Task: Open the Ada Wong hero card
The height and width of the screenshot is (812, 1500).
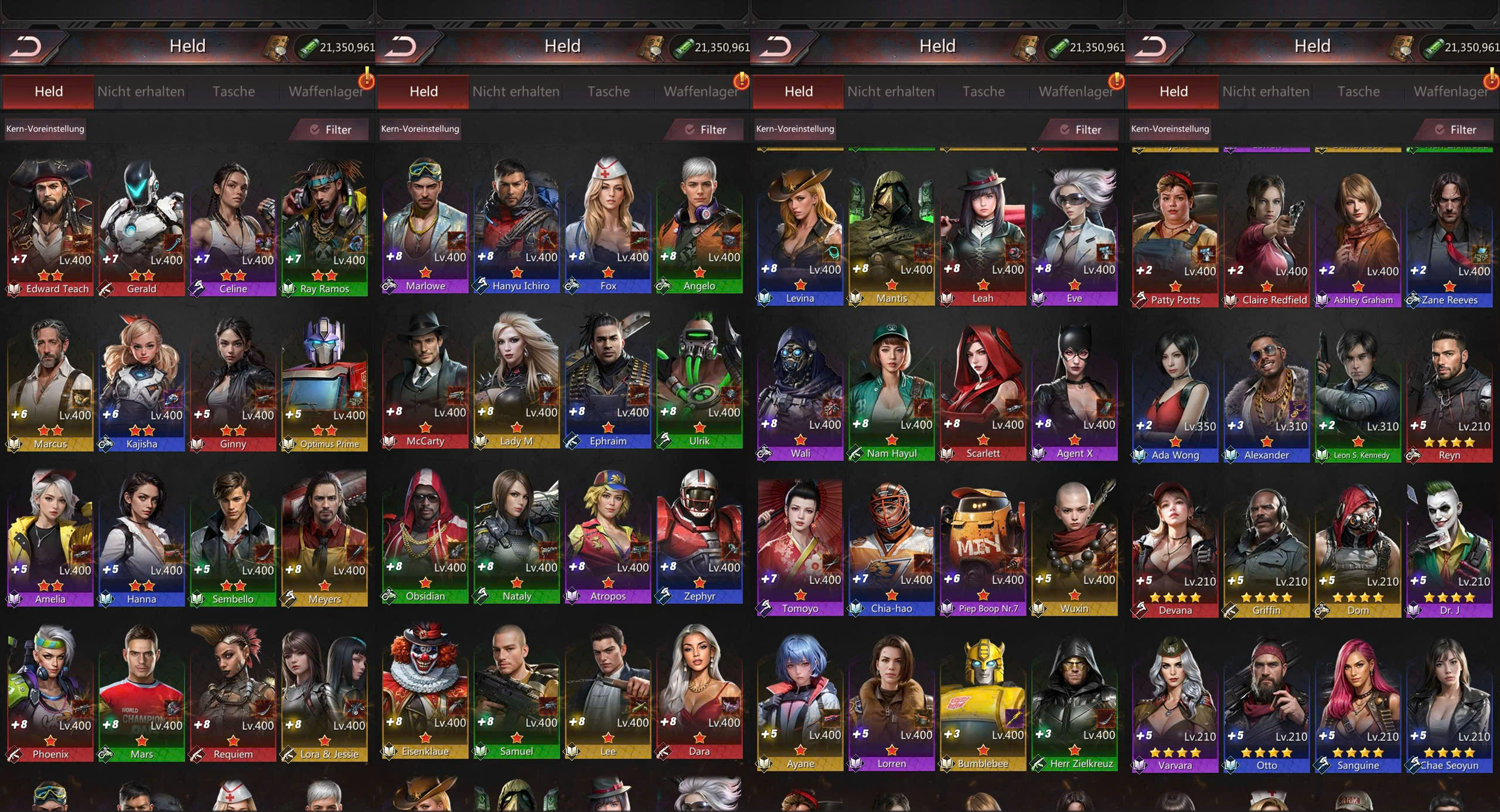Action: 1175,395
